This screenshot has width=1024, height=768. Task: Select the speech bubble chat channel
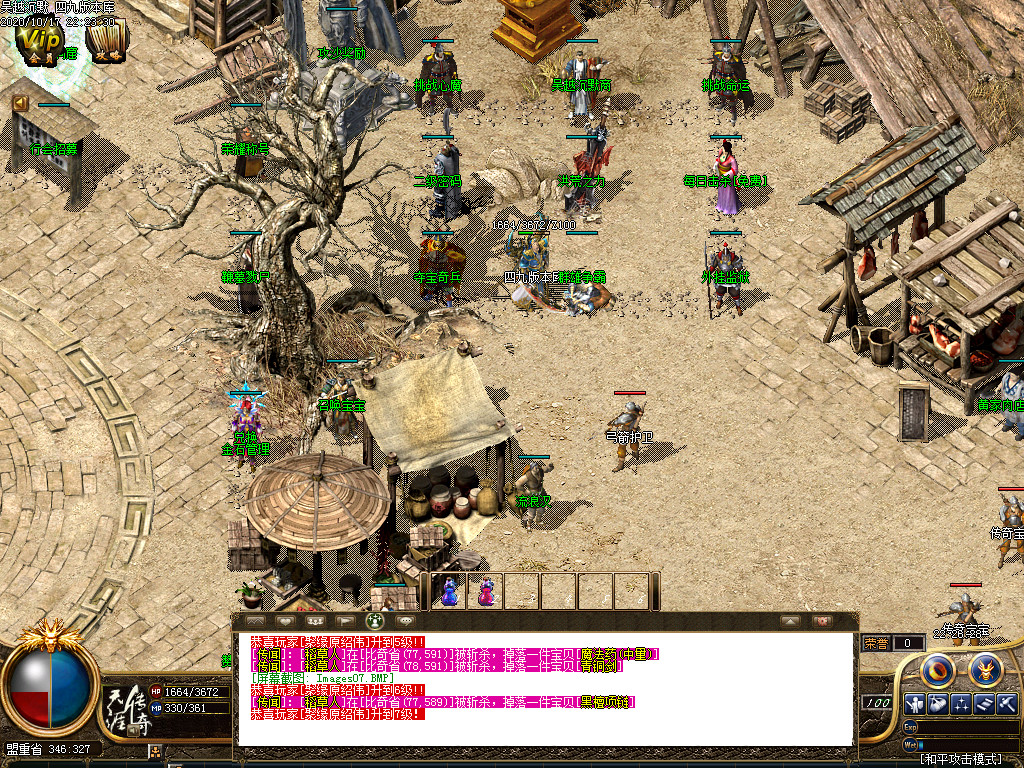click(405, 621)
